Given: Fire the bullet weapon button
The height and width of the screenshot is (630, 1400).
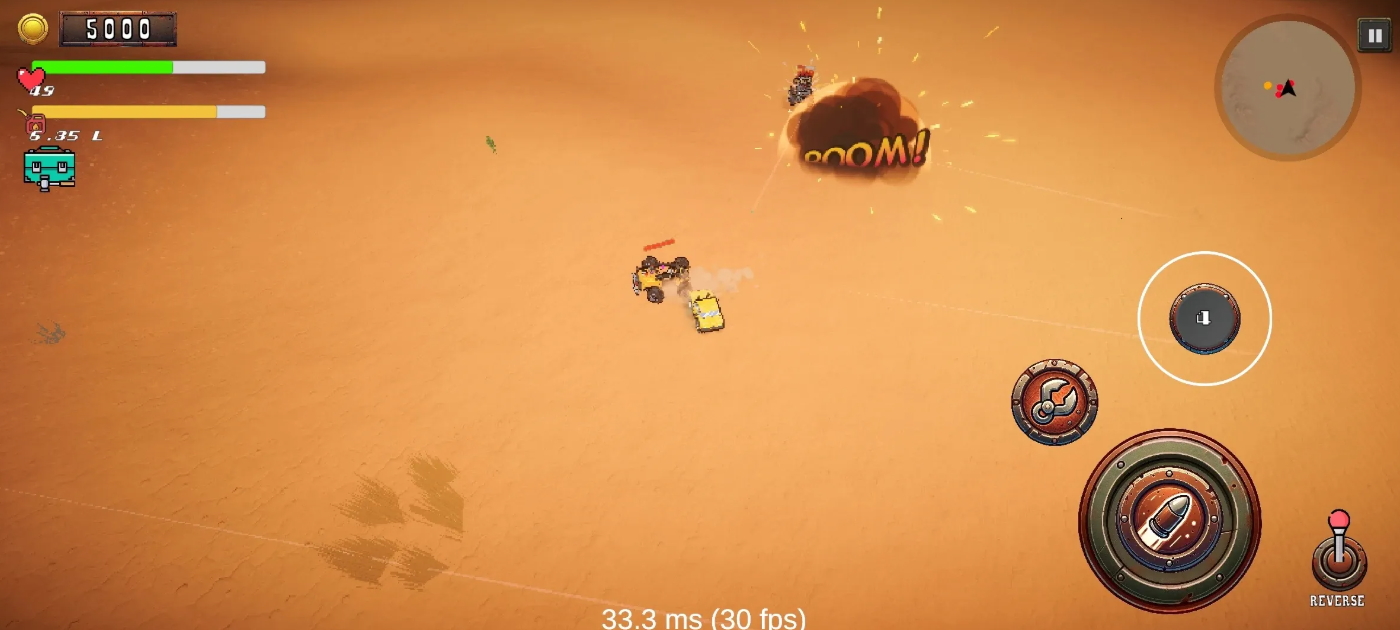Looking at the screenshot, I should pos(1169,520).
